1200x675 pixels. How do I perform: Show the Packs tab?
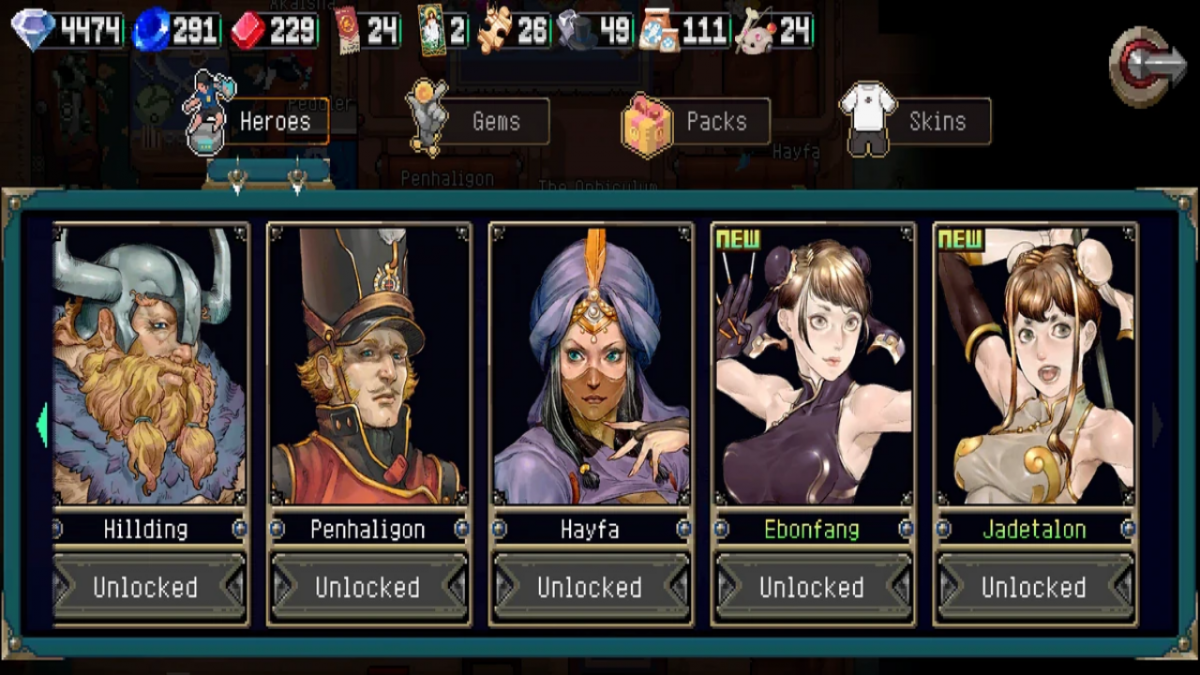[x=698, y=122]
